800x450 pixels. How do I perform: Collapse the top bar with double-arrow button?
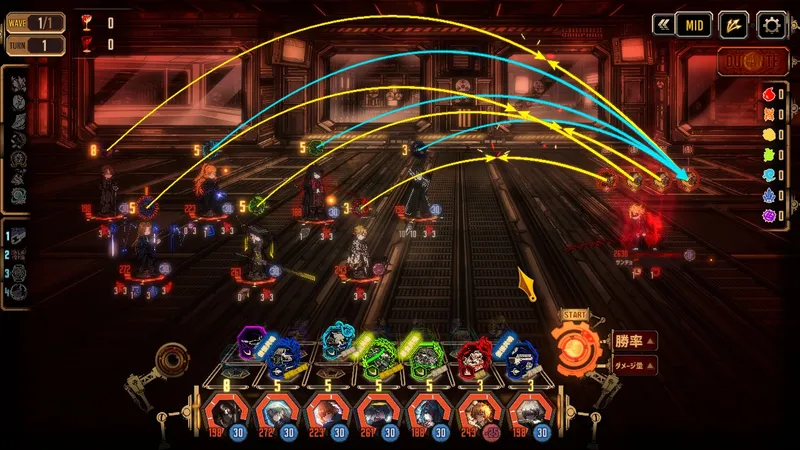coord(662,25)
